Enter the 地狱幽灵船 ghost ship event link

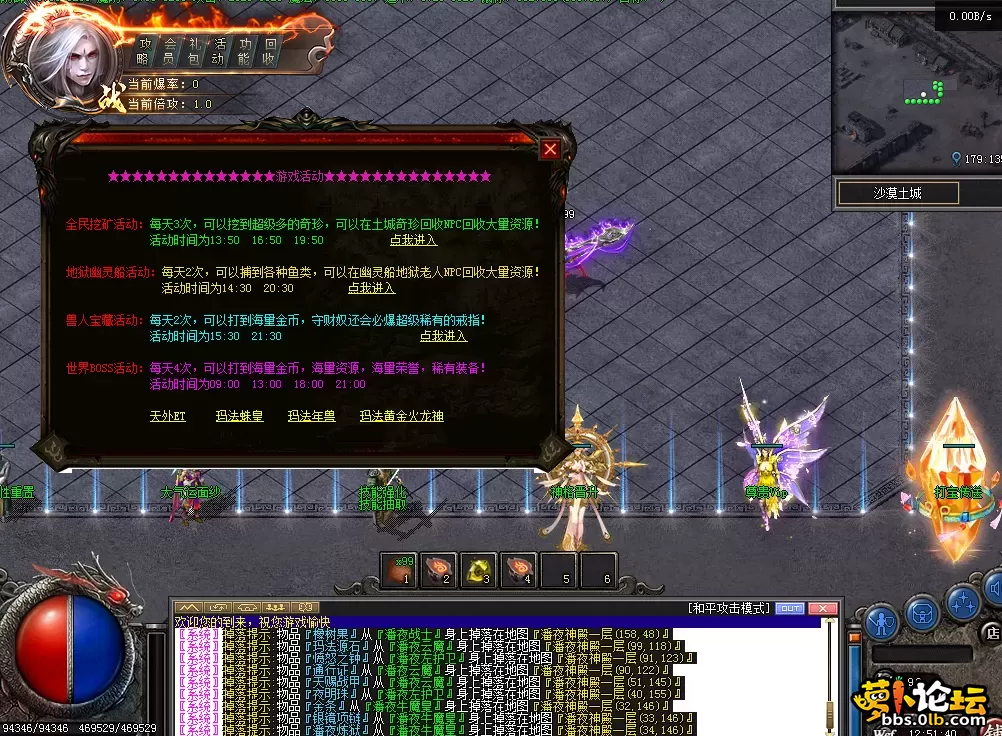pyautogui.click(x=371, y=288)
